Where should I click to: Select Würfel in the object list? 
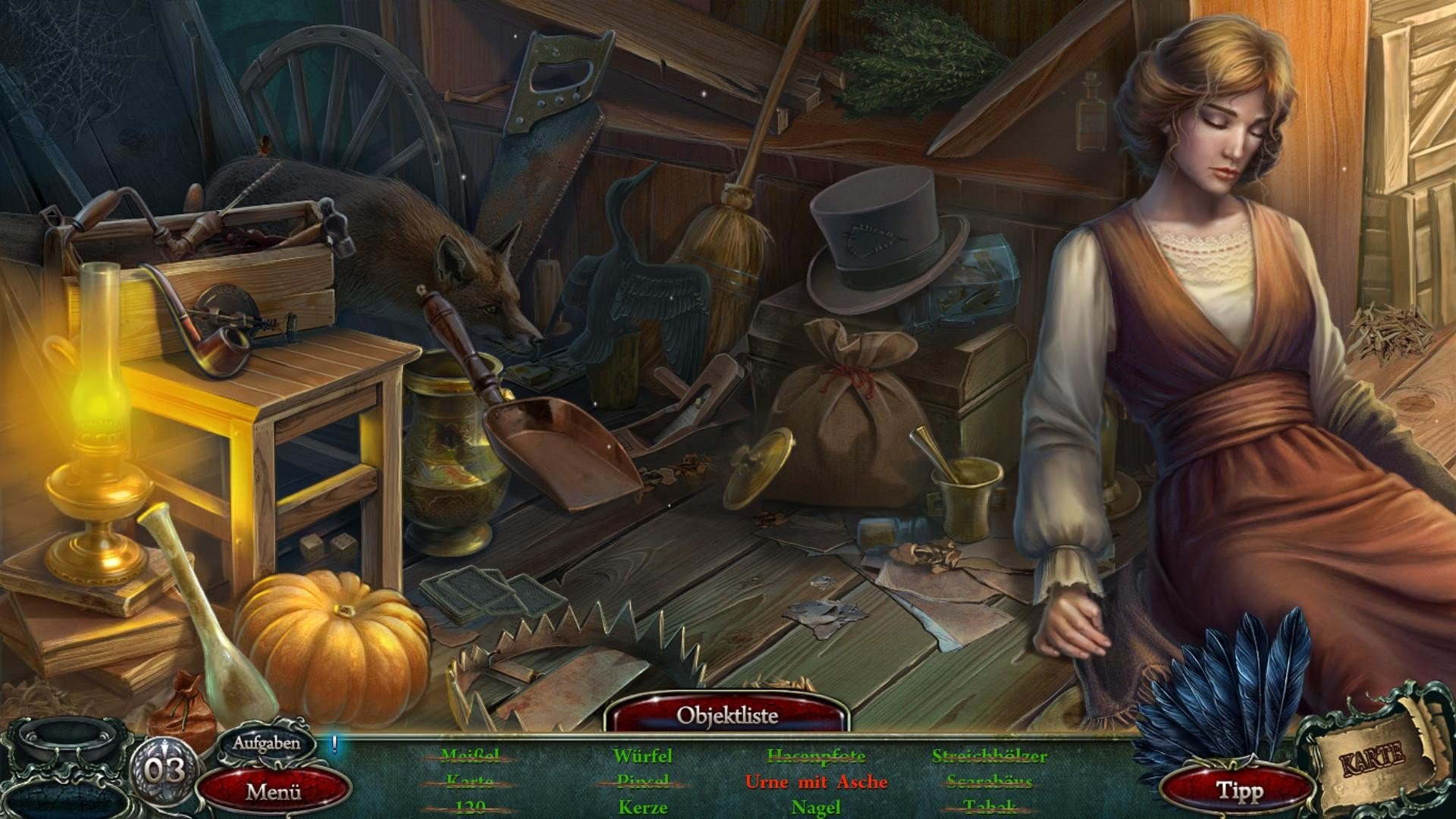642,756
